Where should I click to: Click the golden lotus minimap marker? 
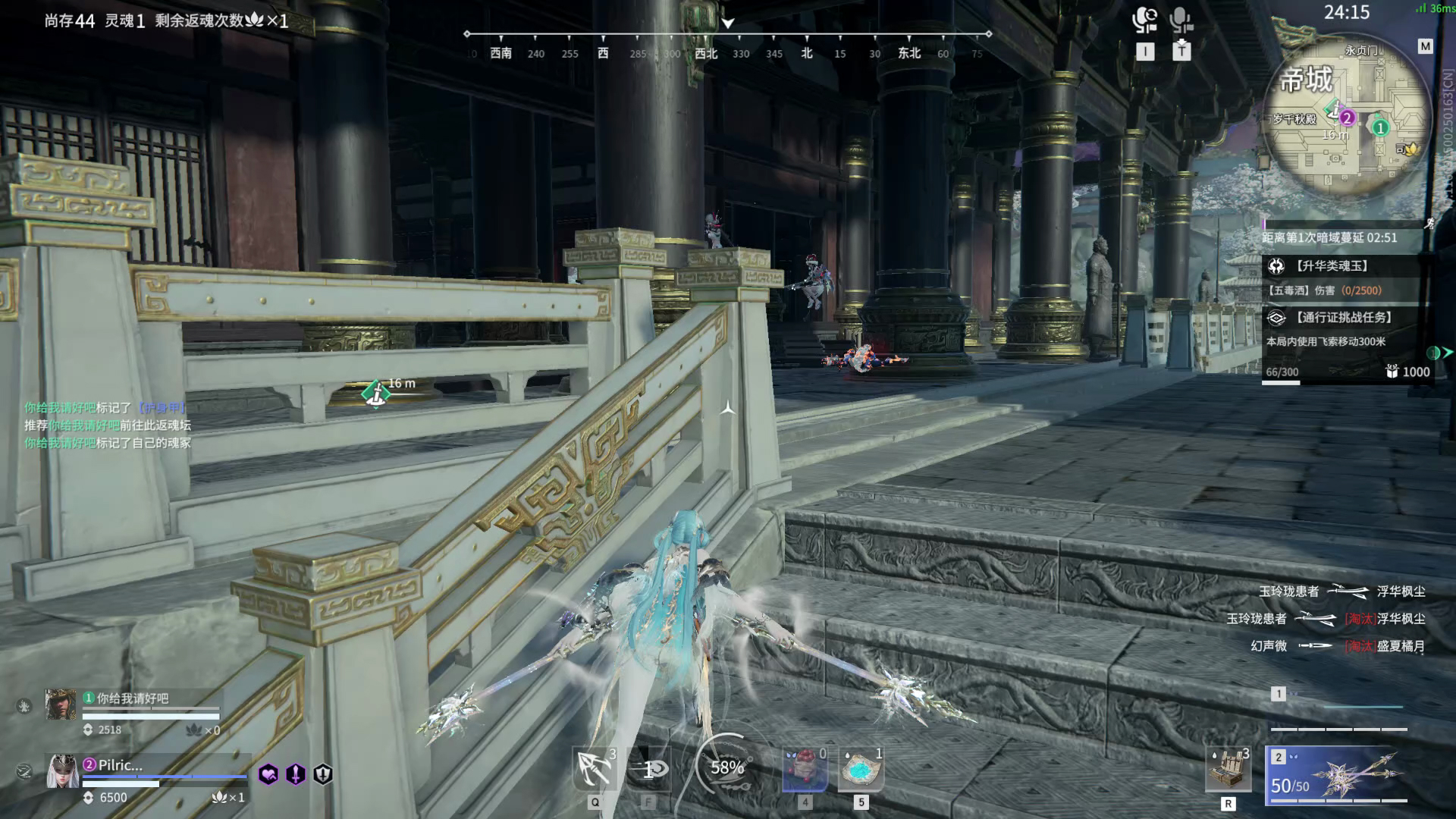(1410, 149)
